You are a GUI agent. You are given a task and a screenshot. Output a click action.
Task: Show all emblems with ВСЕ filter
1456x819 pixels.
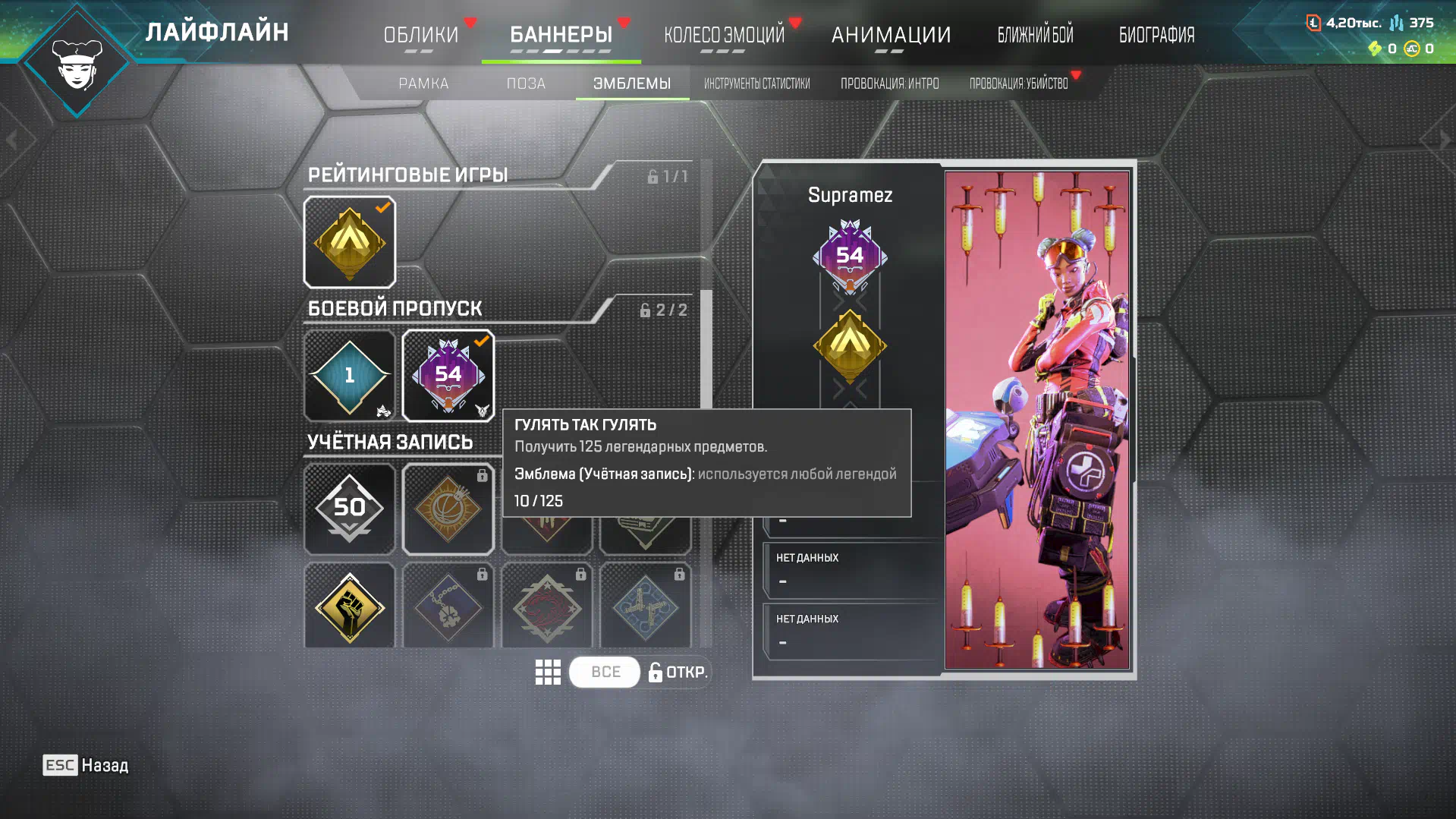[x=605, y=672]
